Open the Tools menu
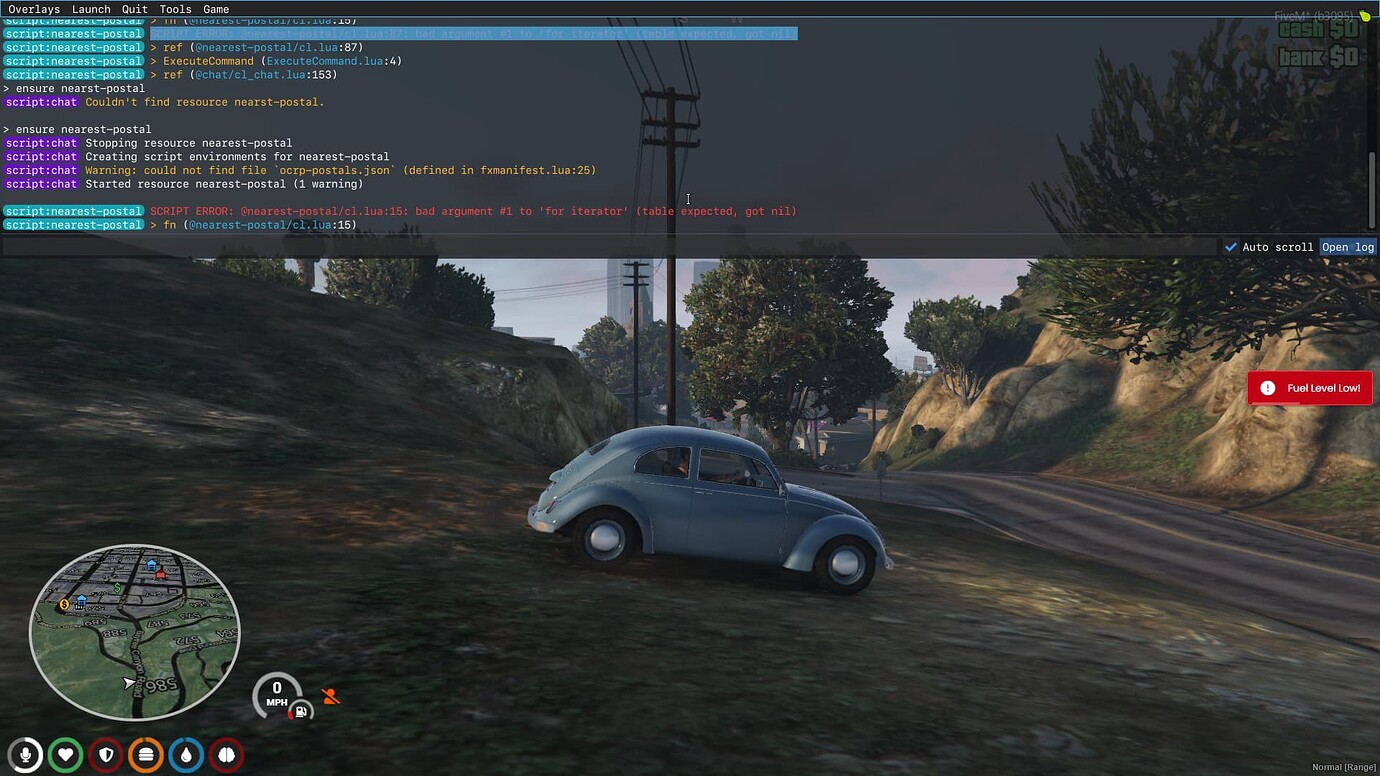The width and height of the screenshot is (1380, 776). point(174,9)
